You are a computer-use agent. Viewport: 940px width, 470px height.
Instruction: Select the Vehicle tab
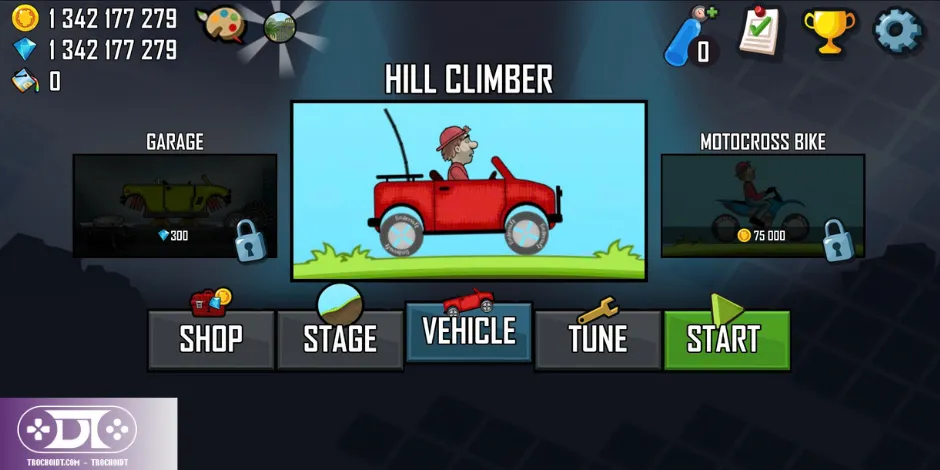(468, 331)
